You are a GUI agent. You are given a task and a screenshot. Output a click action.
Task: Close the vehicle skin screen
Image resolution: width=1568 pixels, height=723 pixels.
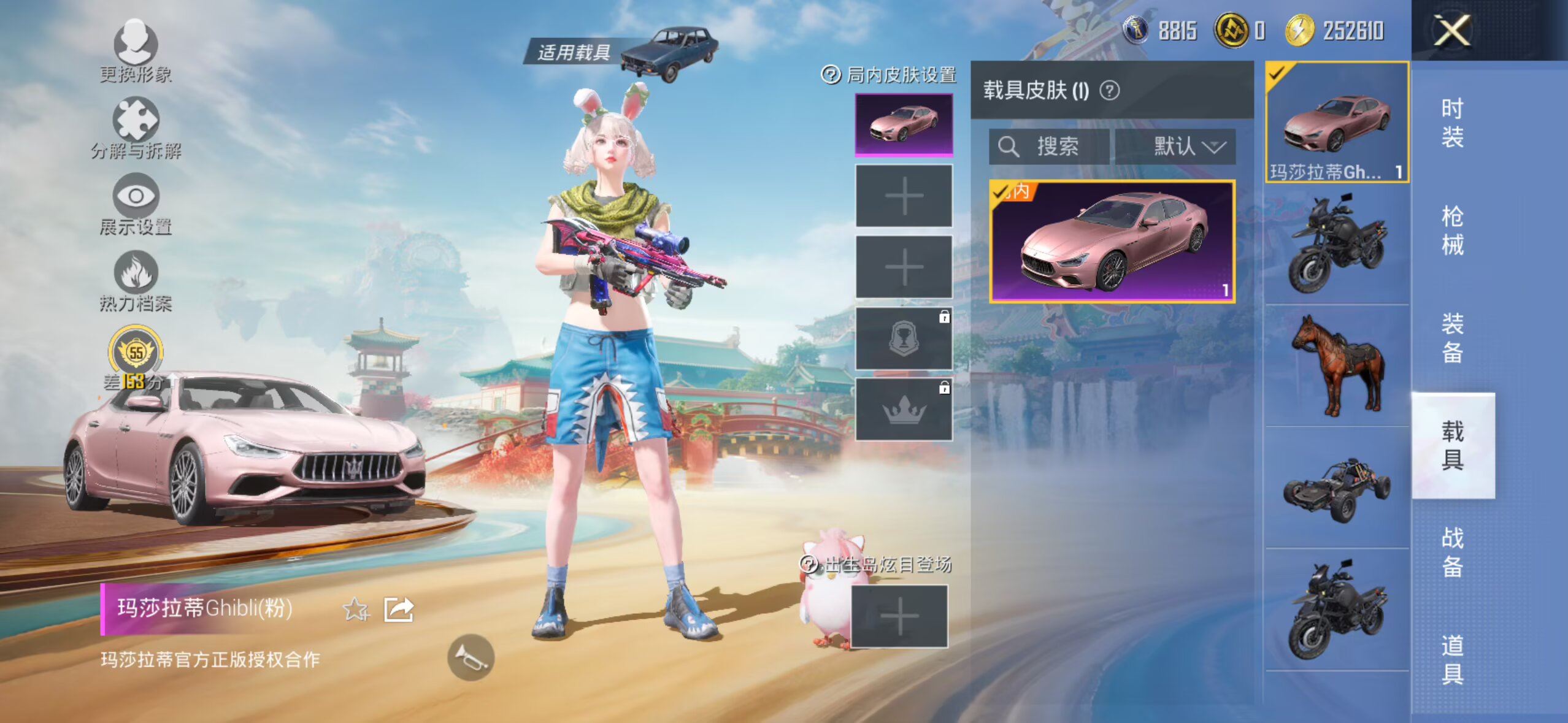(x=1451, y=31)
